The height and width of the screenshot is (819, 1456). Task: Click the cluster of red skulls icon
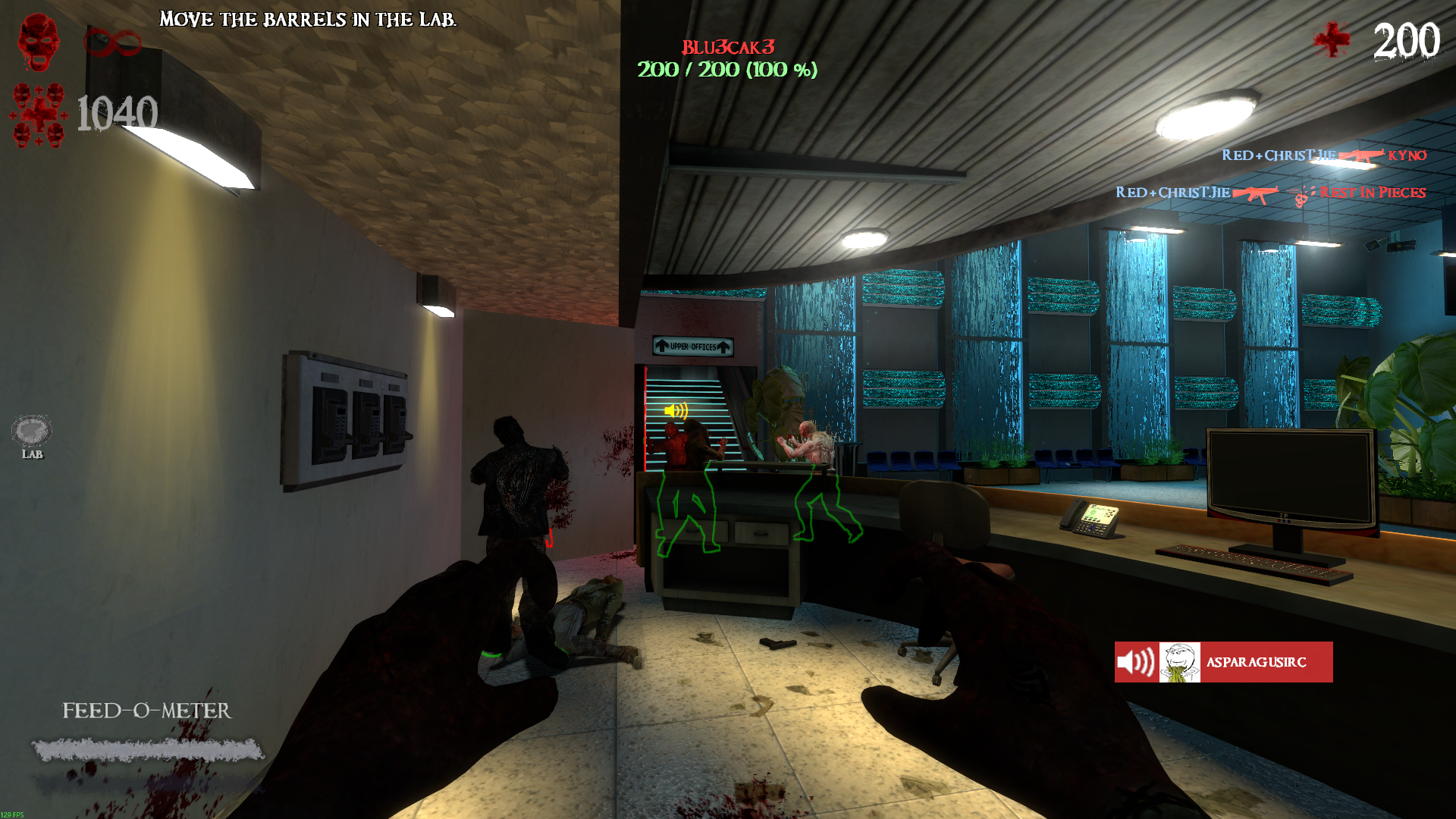[x=39, y=115]
